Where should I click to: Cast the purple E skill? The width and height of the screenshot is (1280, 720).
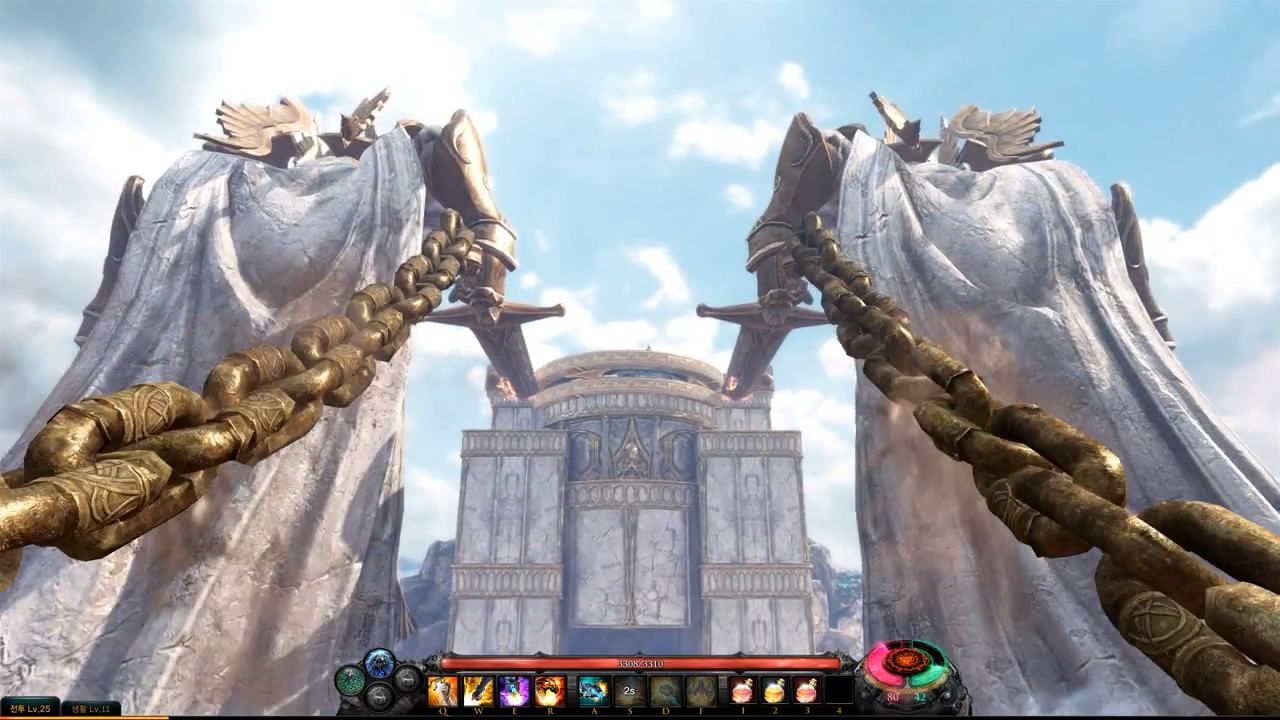coord(514,691)
